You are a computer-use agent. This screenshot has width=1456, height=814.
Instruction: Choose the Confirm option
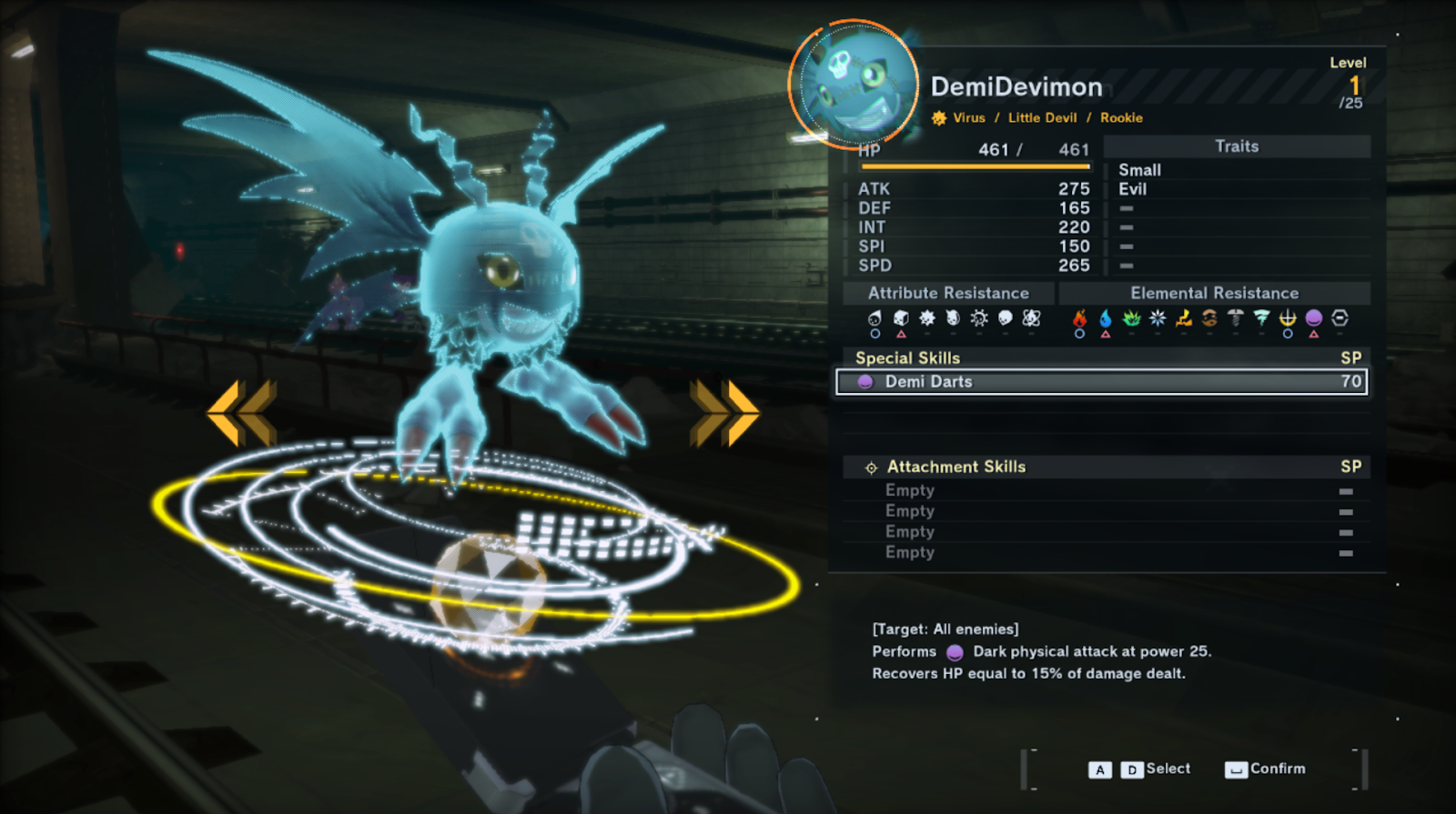click(x=1267, y=769)
